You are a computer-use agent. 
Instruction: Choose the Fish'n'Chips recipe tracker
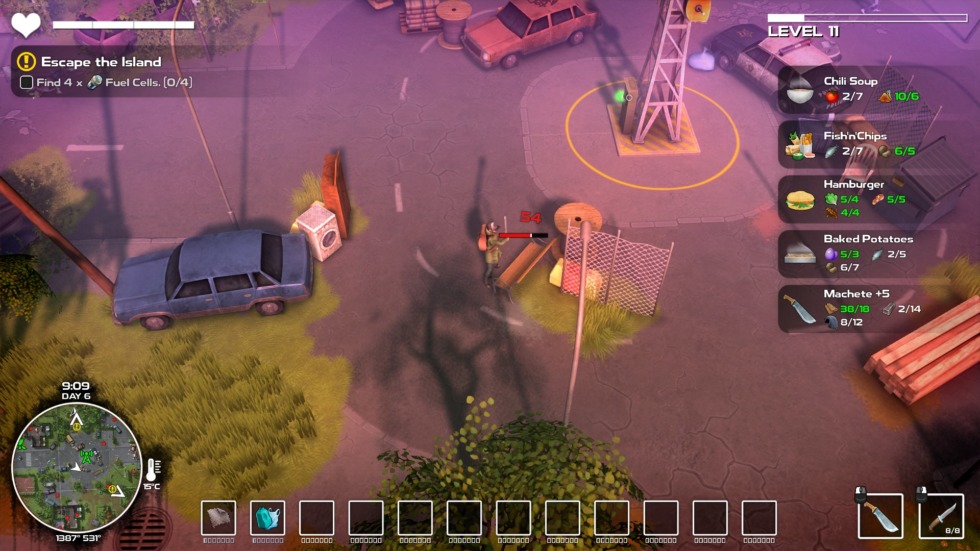point(852,144)
